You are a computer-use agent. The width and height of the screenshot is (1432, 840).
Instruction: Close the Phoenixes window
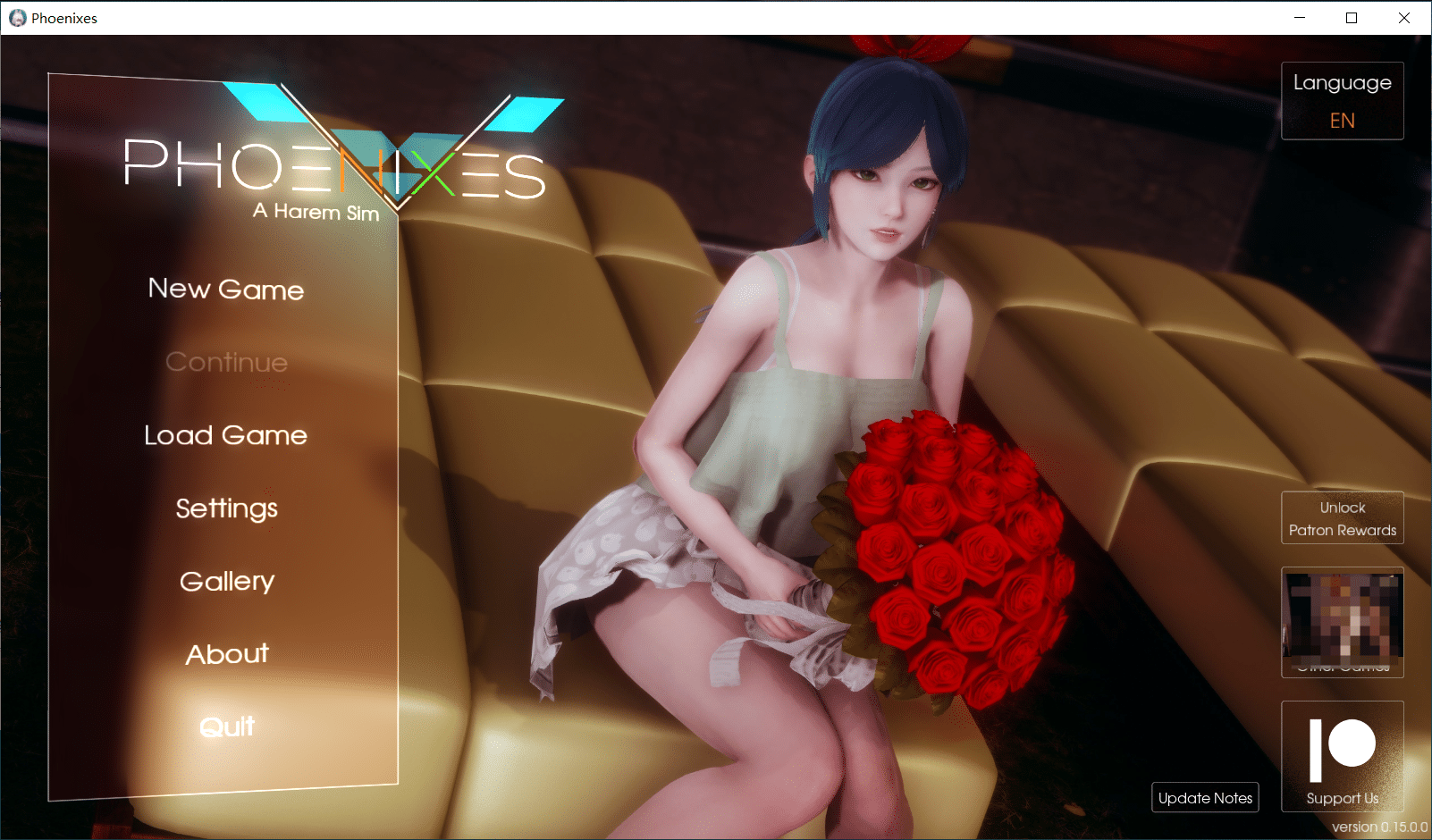[x=1404, y=18]
